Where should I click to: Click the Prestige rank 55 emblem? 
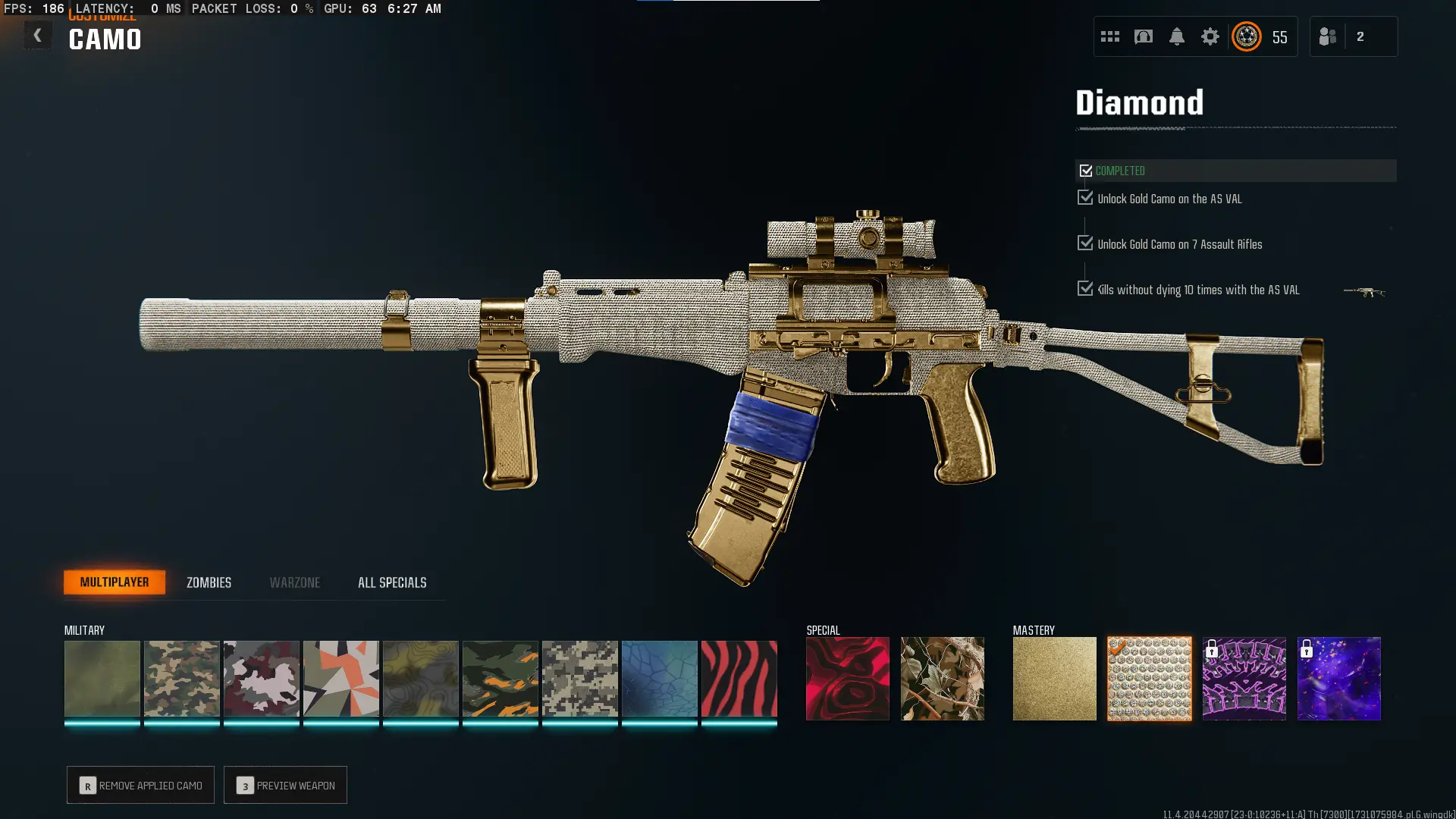[1246, 36]
